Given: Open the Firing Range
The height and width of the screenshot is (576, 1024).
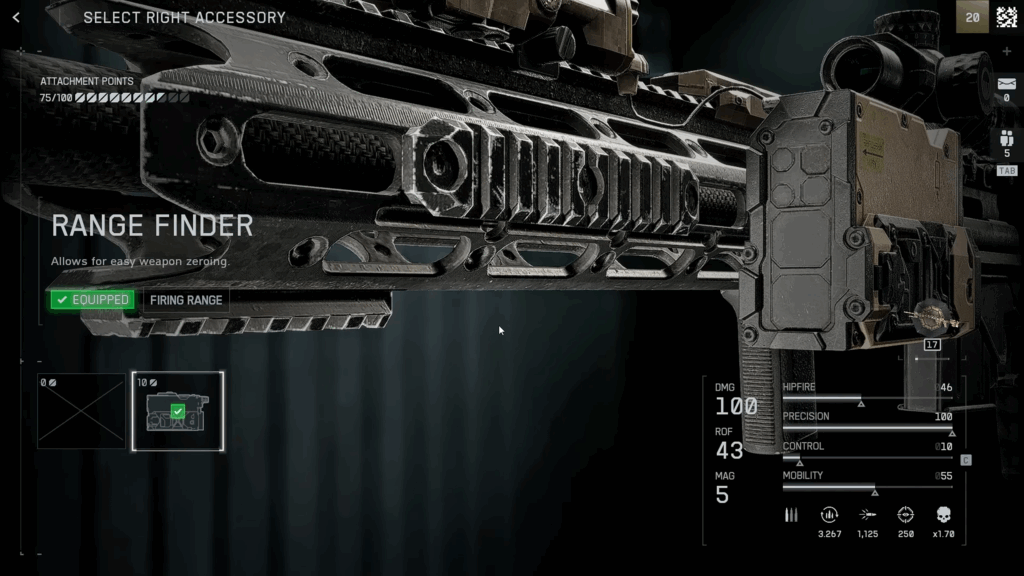Looking at the screenshot, I should (x=187, y=299).
